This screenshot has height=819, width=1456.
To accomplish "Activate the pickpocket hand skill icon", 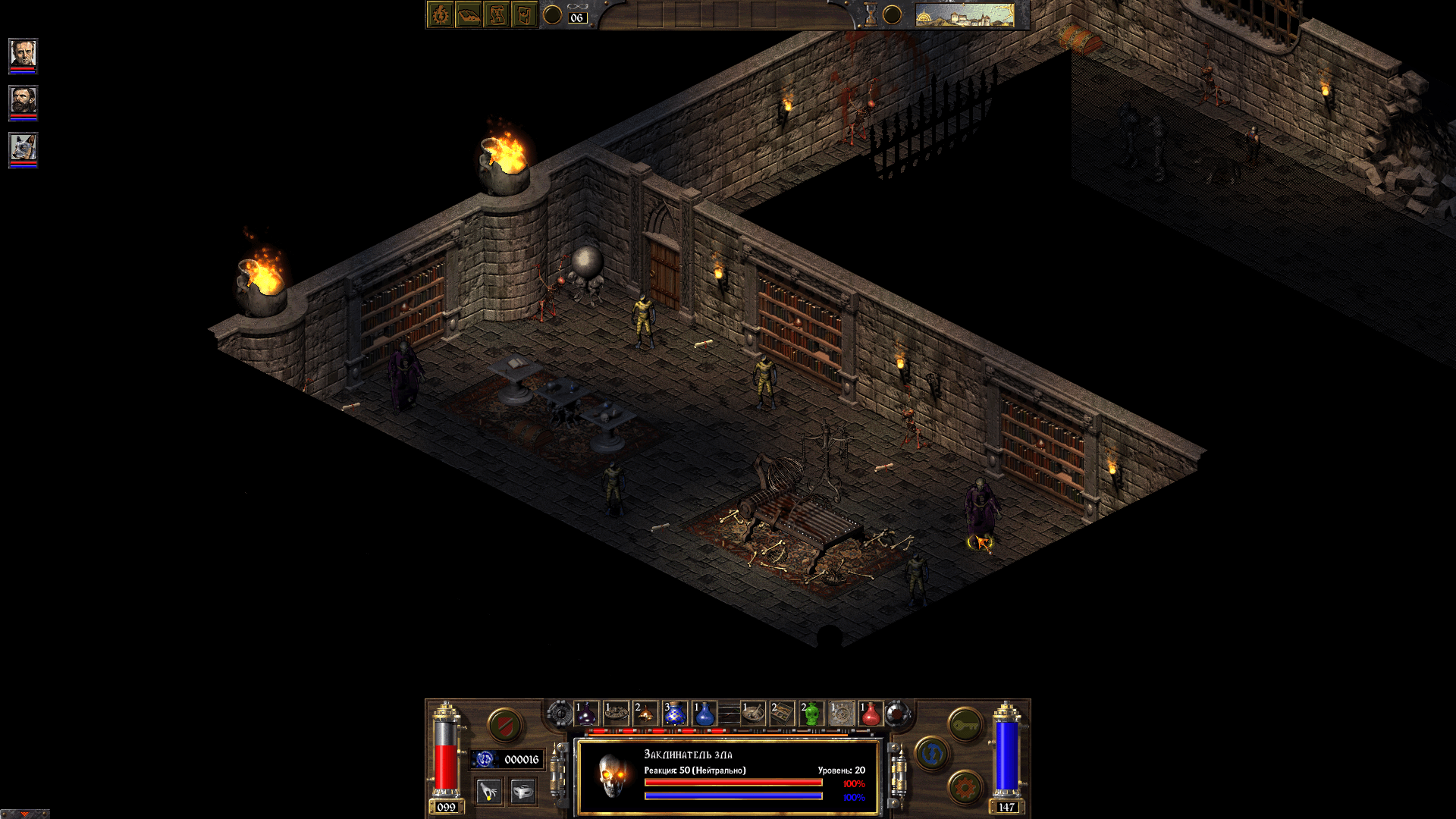I will click(489, 791).
